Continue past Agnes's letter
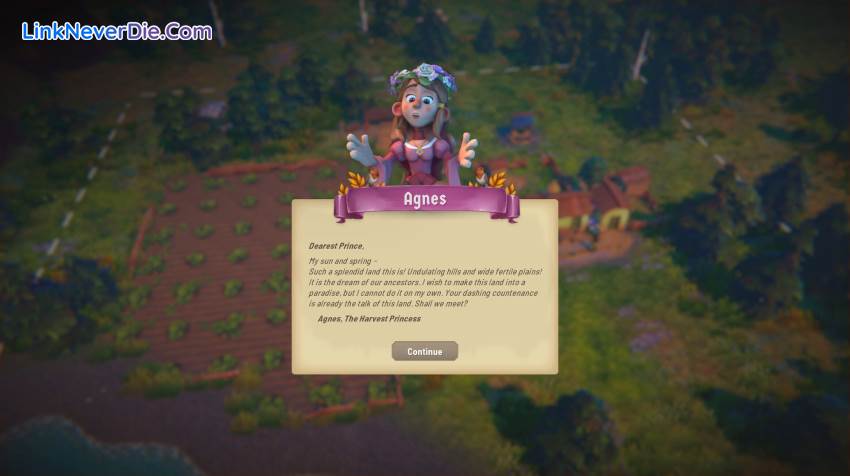Image resolution: width=850 pixels, height=476 pixels. click(424, 351)
